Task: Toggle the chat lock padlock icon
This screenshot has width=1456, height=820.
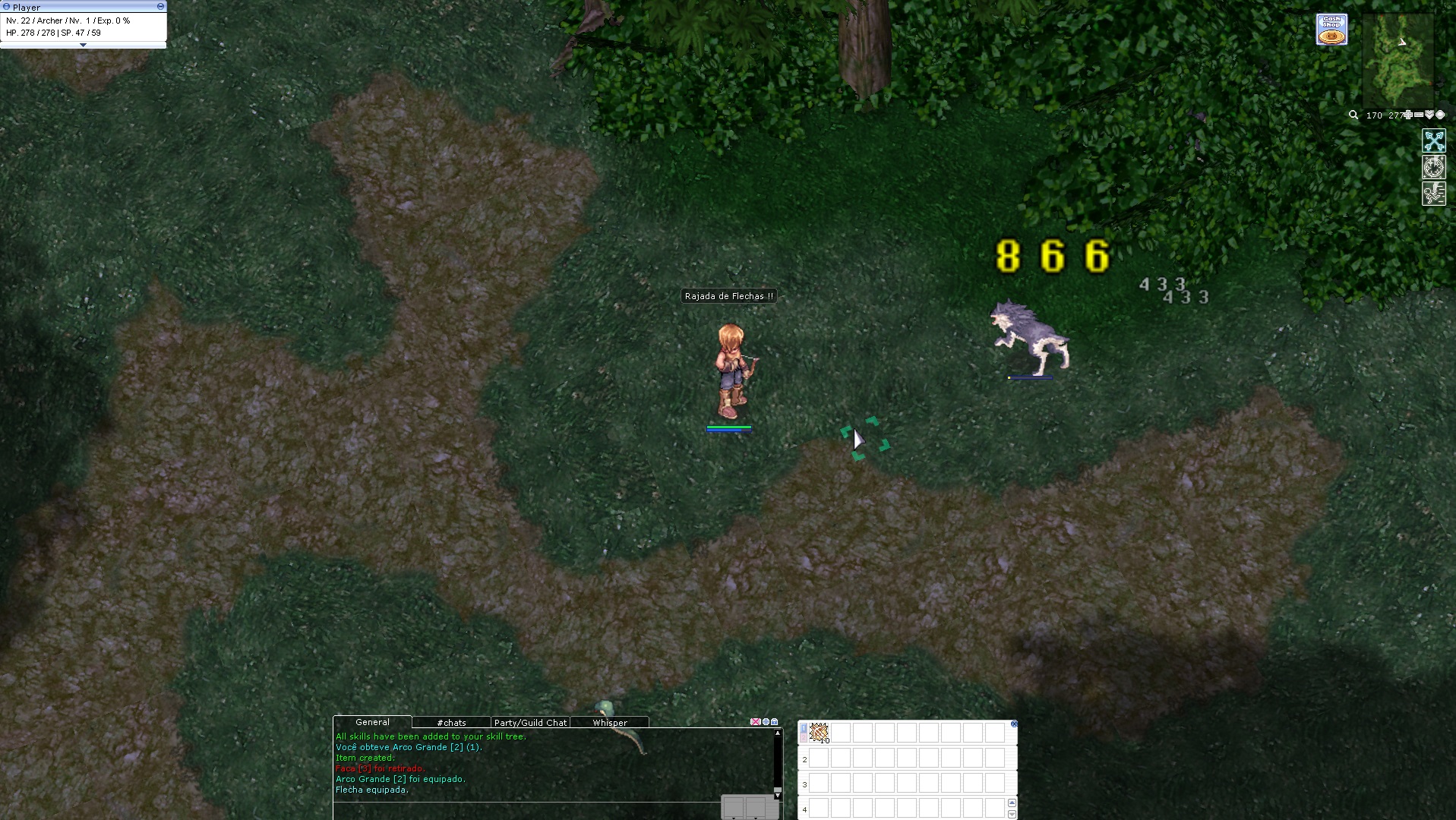Action: (774, 721)
